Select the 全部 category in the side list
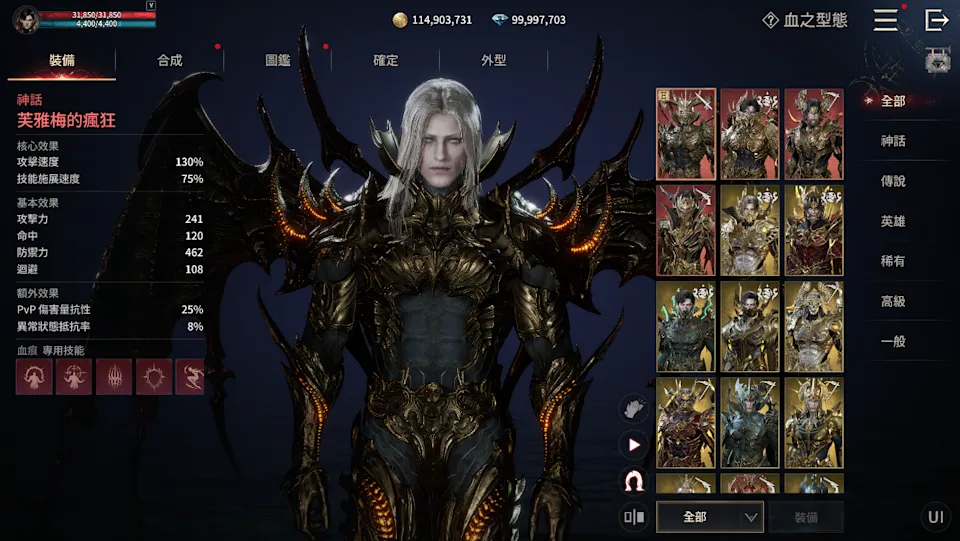960x541 pixels. tap(893, 101)
